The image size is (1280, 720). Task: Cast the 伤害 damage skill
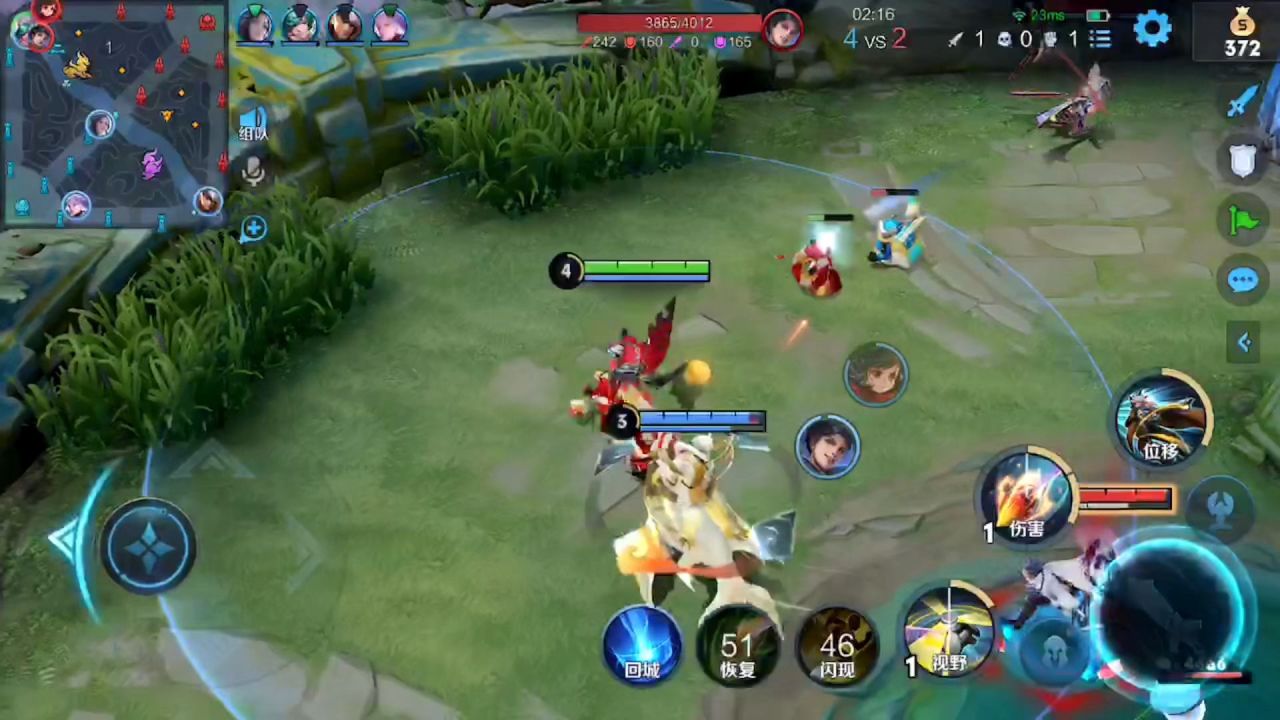tap(1025, 497)
